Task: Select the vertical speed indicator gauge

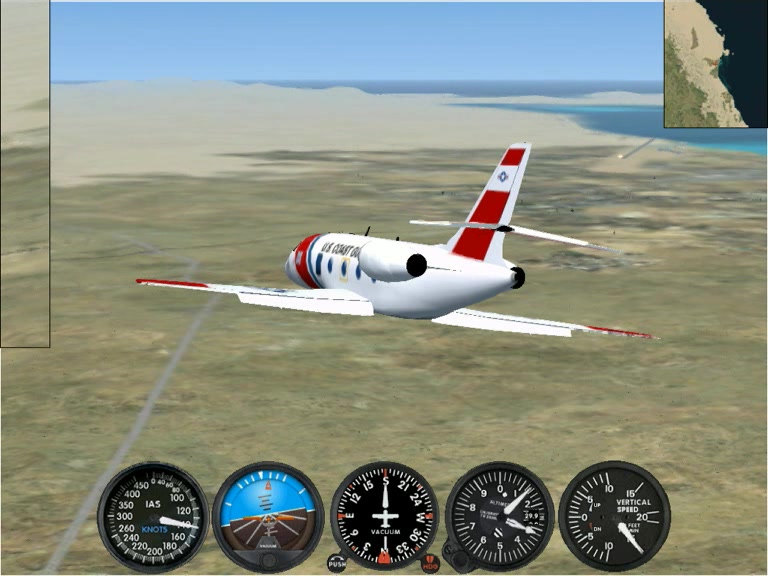Action: pos(614,514)
